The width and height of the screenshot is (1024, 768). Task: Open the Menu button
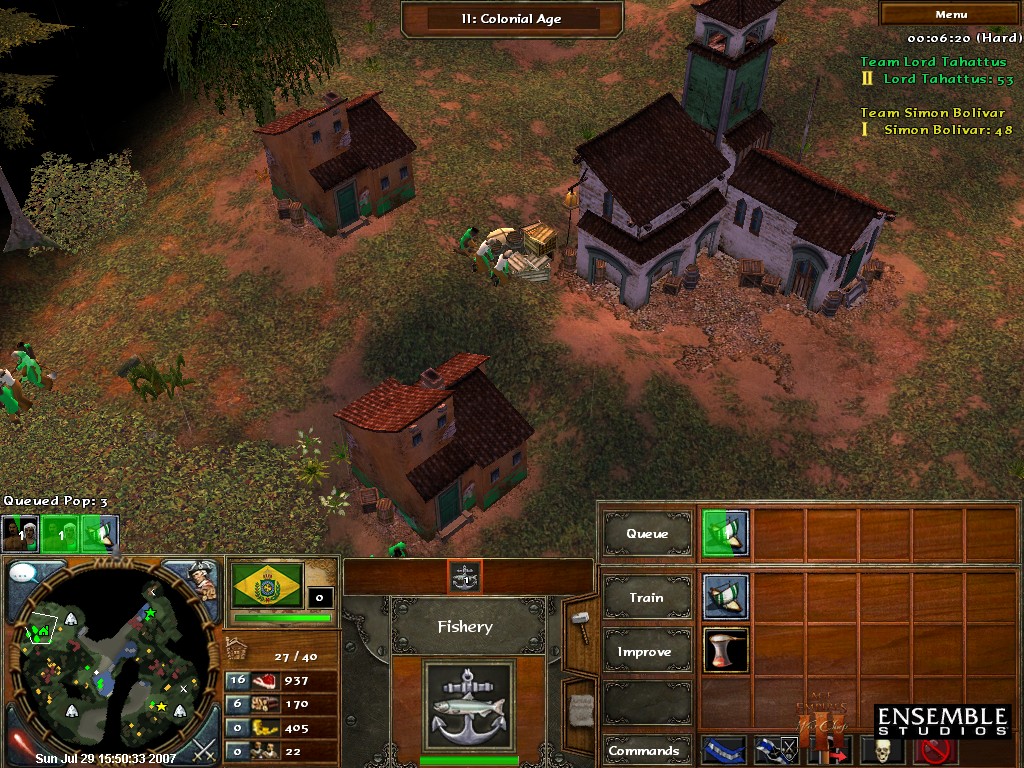pyautogui.click(x=951, y=14)
